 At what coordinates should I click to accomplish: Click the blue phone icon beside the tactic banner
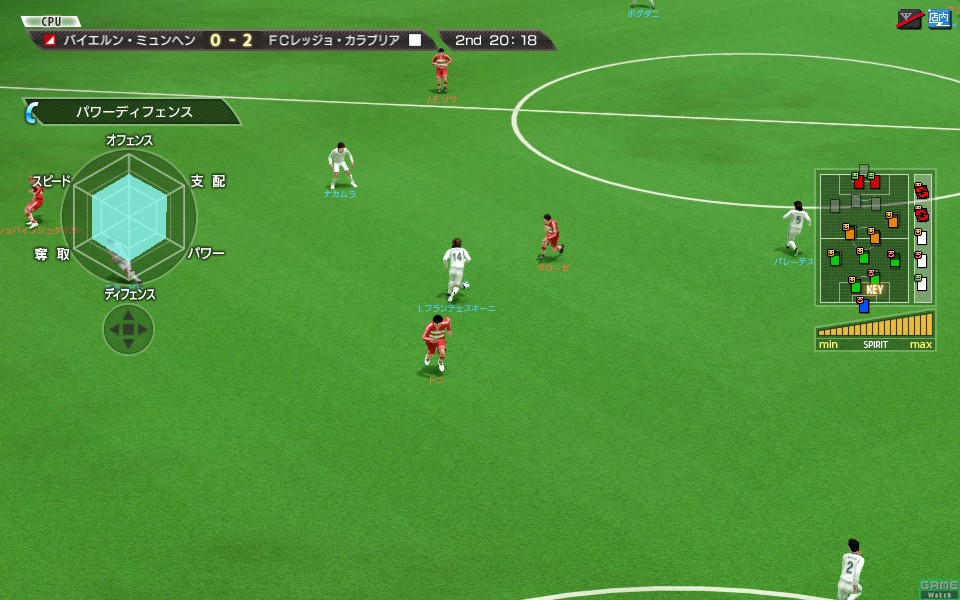point(31,112)
